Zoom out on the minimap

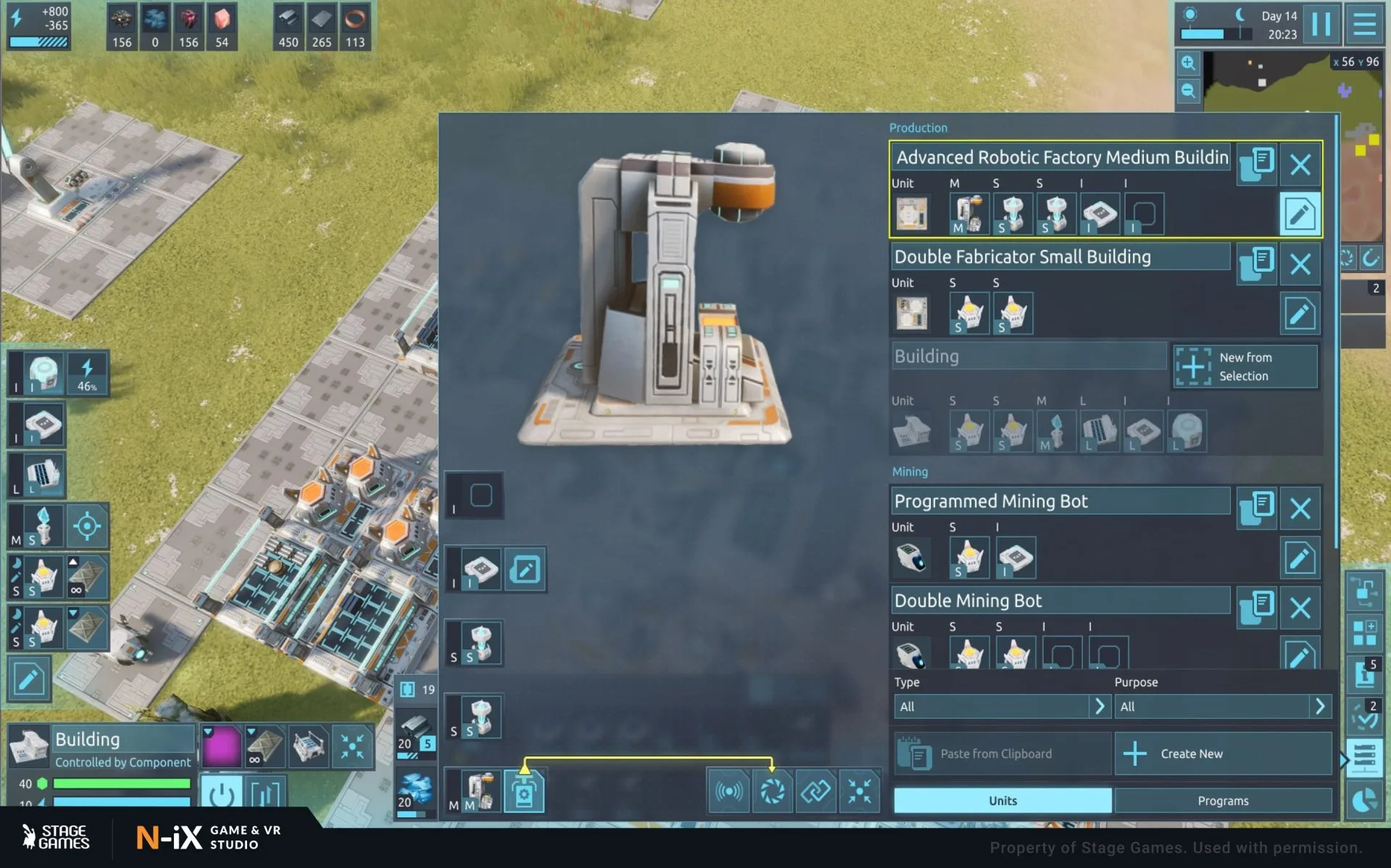[x=1188, y=91]
